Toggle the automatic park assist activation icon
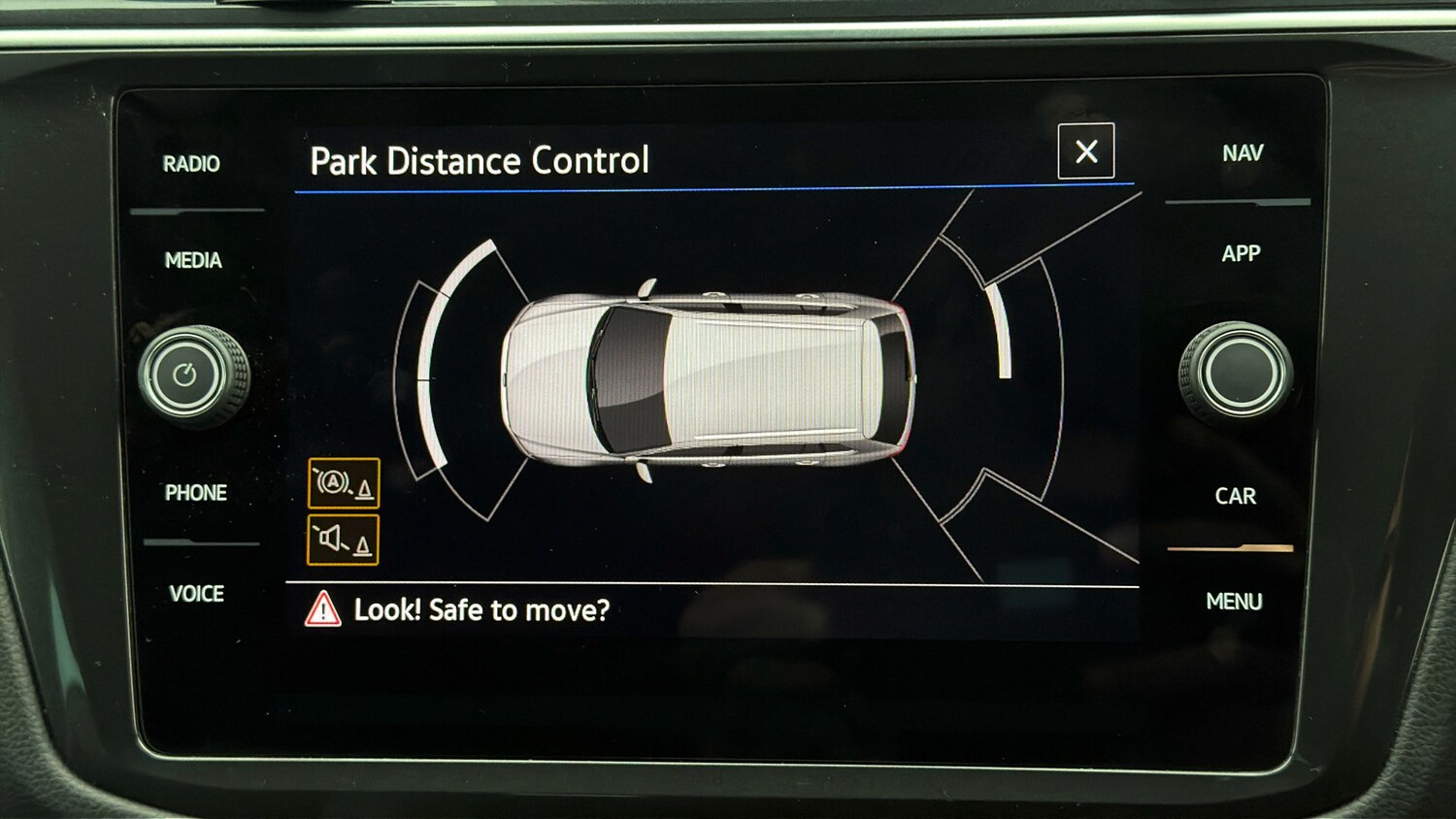 pyautogui.click(x=344, y=483)
